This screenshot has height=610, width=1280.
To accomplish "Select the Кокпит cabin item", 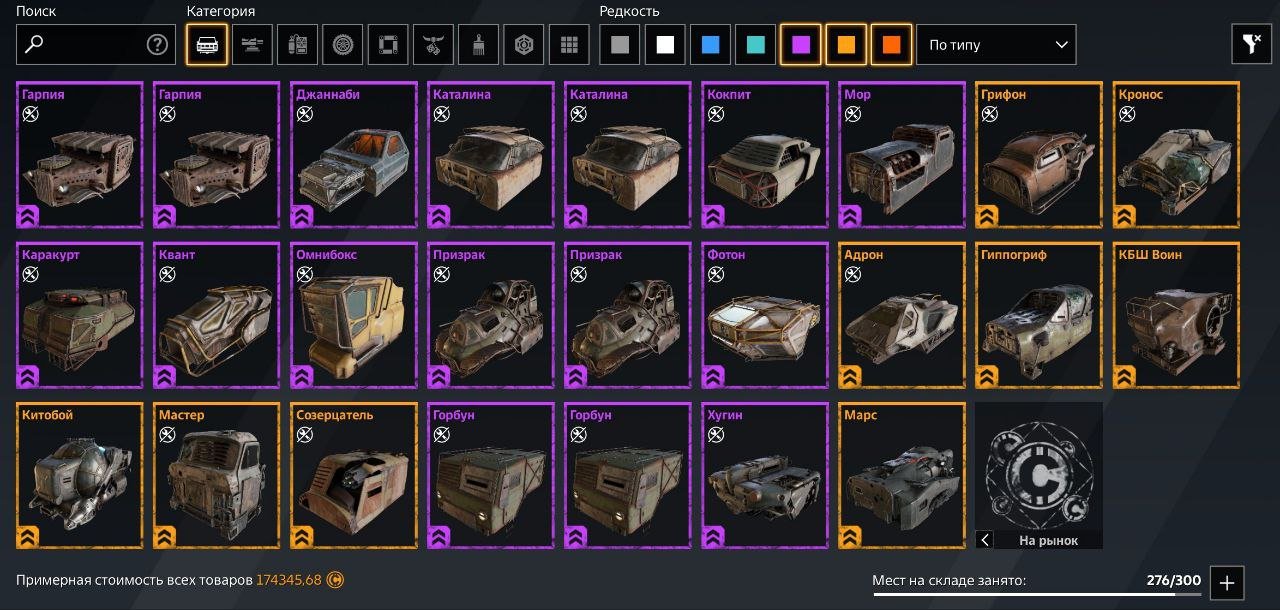I will pos(764,155).
